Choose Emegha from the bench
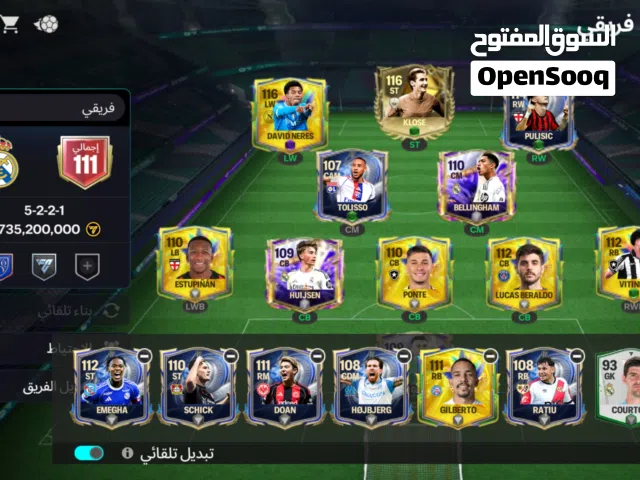This screenshot has width=640, height=480. [110, 387]
